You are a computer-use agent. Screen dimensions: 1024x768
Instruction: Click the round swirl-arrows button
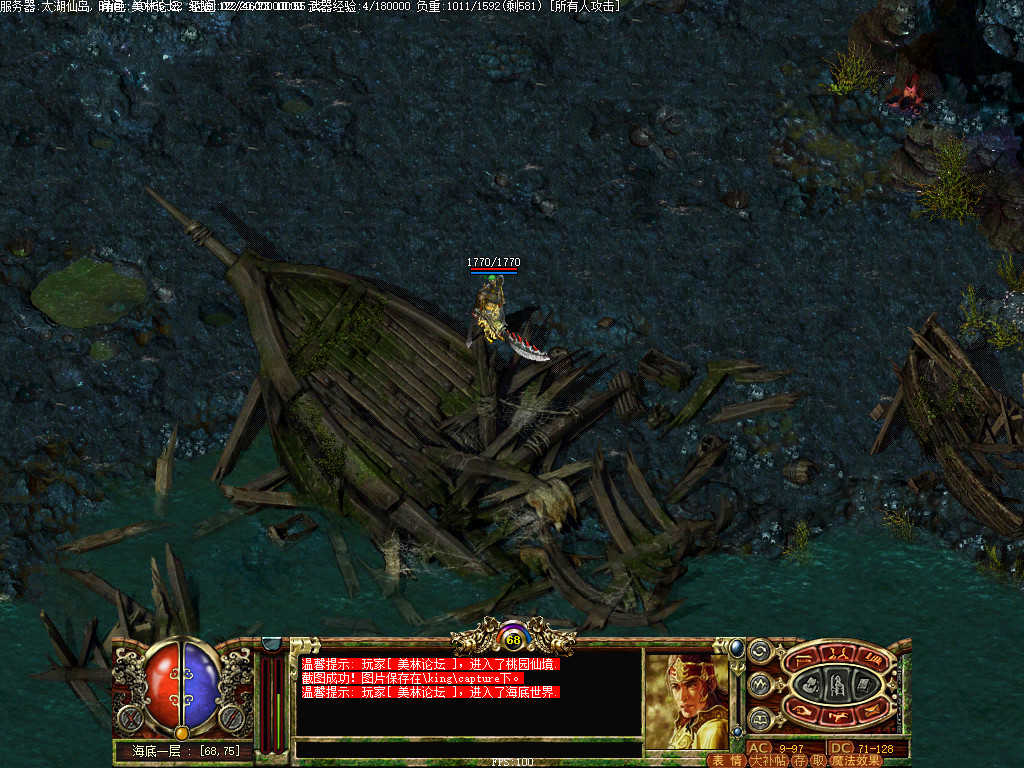760,651
